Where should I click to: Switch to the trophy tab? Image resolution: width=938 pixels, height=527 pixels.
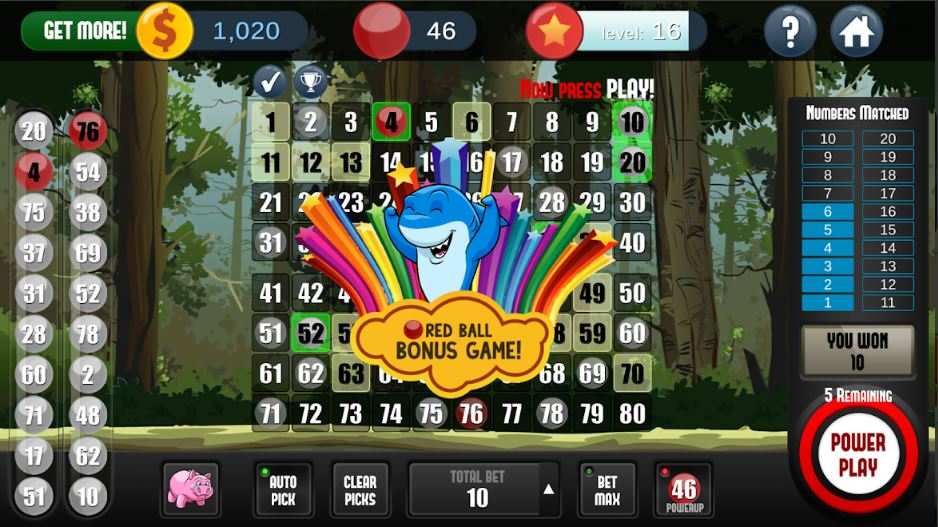click(x=310, y=81)
